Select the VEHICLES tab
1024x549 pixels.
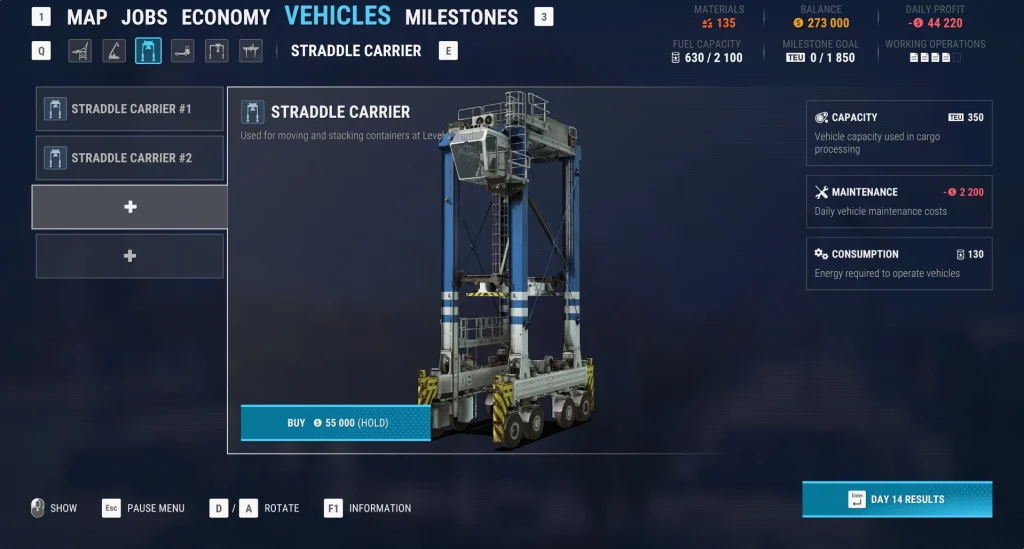coord(338,16)
